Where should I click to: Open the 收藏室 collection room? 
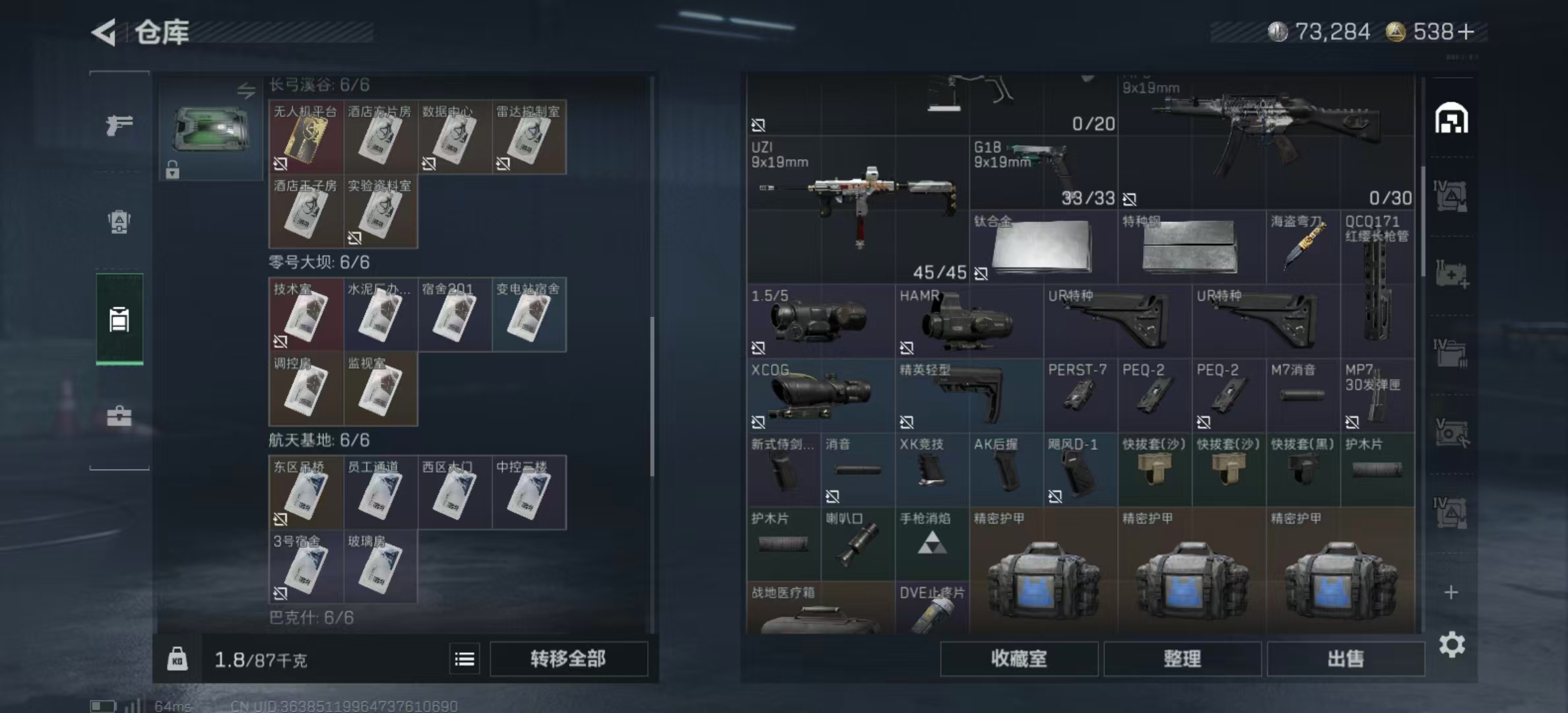[x=1018, y=658]
